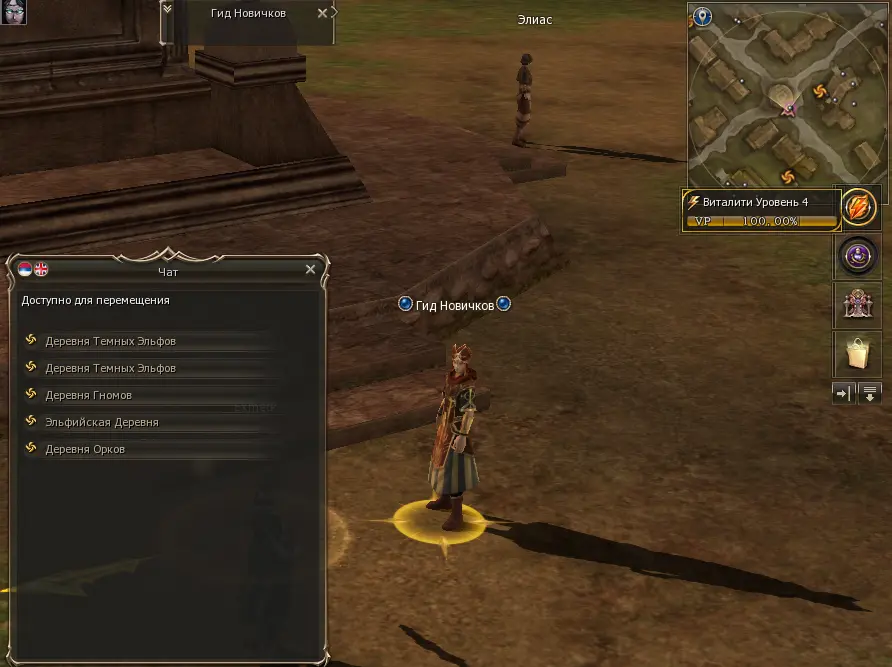Viewport: 892px width, 667px height.
Task: Click the player portrait icon
Action: tap(12, 12)
